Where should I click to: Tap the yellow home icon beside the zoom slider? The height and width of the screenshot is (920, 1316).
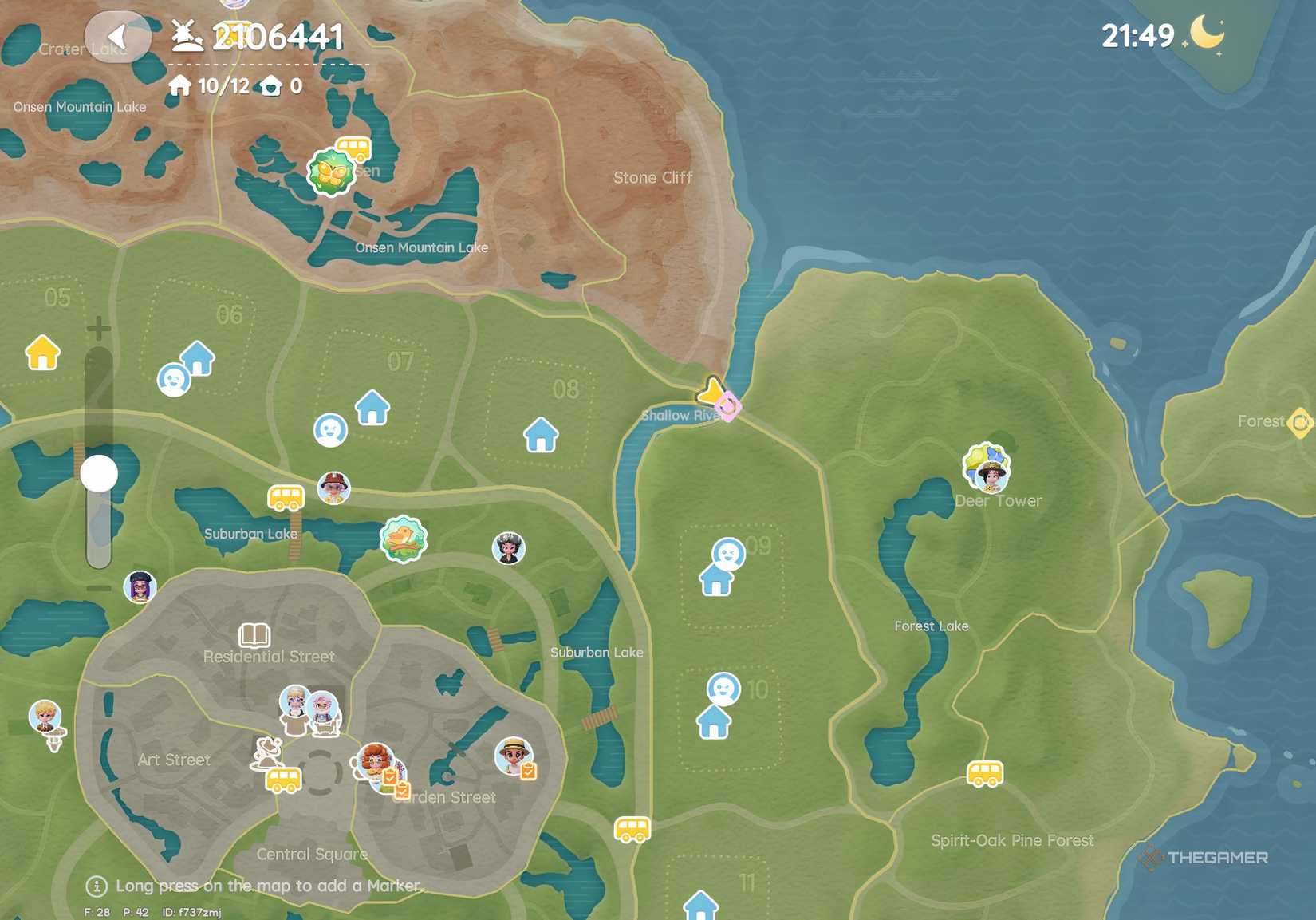(x=41, y=353)
